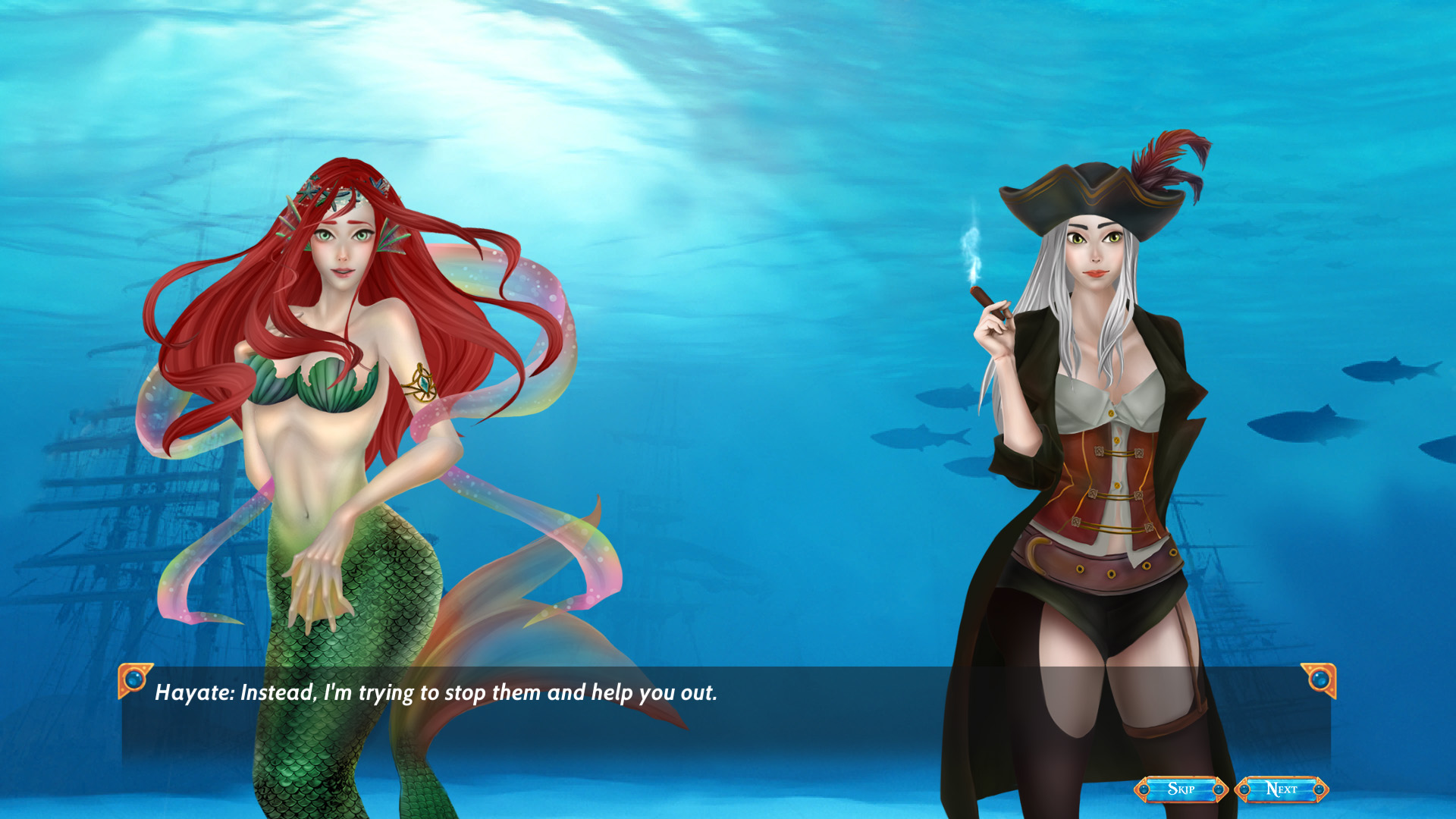
Task: Click the seashell crown in the mermaid's hair
Action: pos(339,193)
